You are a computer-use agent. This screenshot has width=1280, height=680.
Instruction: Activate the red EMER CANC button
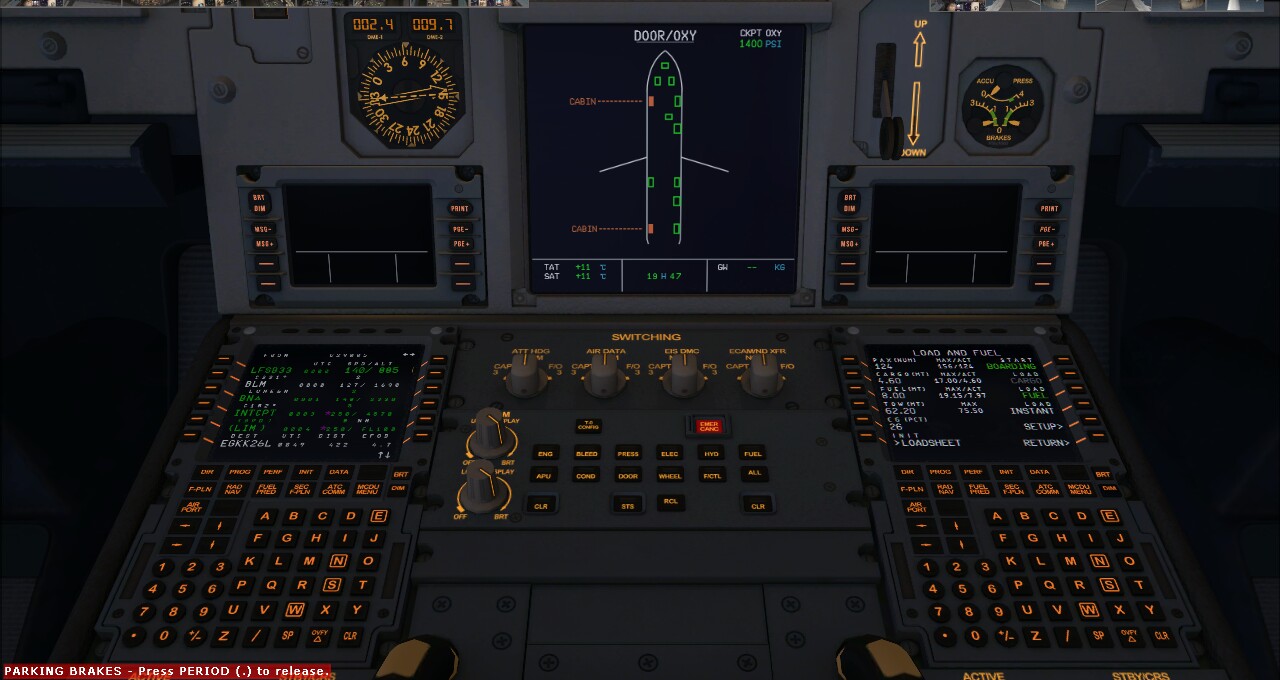709,426
